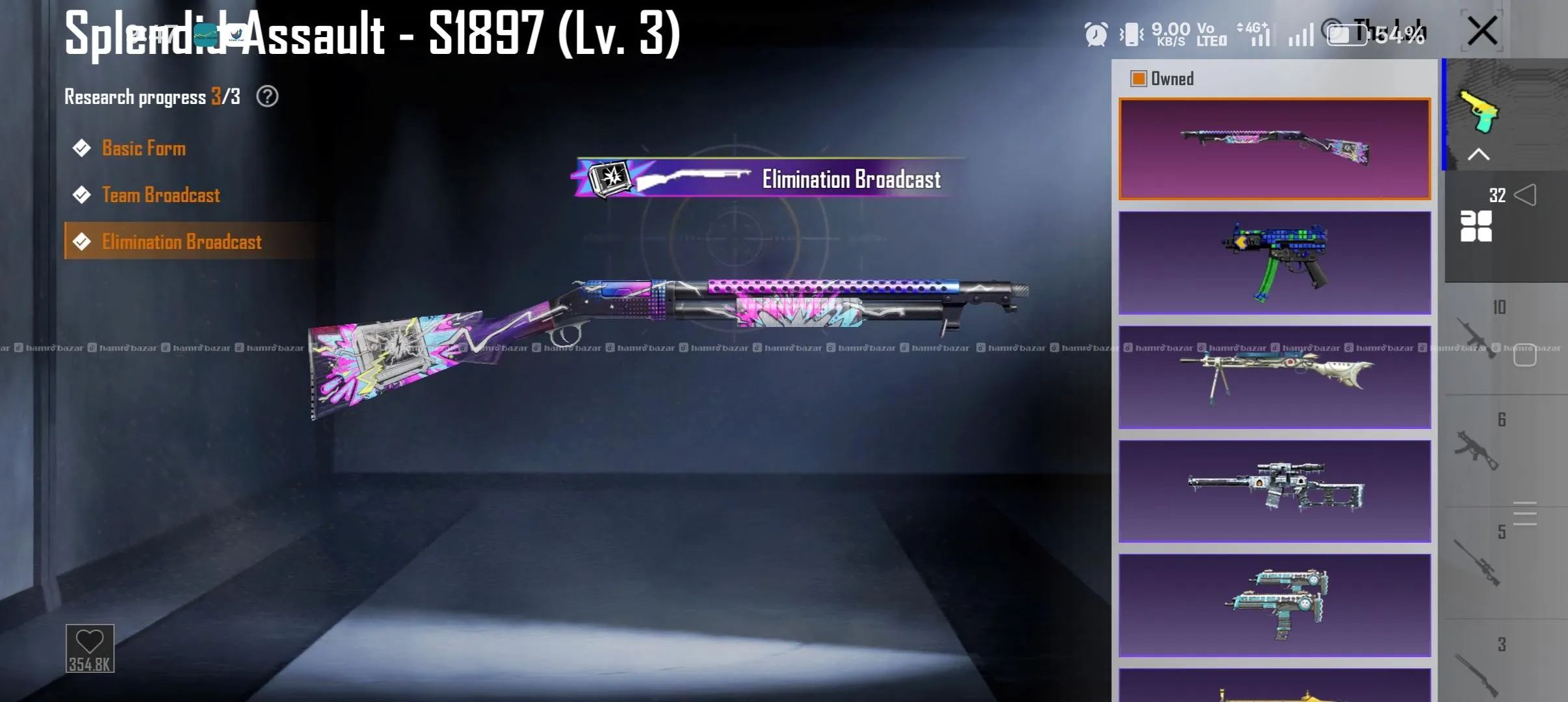
Task: Choose the yellow pistol category icon
Action: (x=1480, y=110)
